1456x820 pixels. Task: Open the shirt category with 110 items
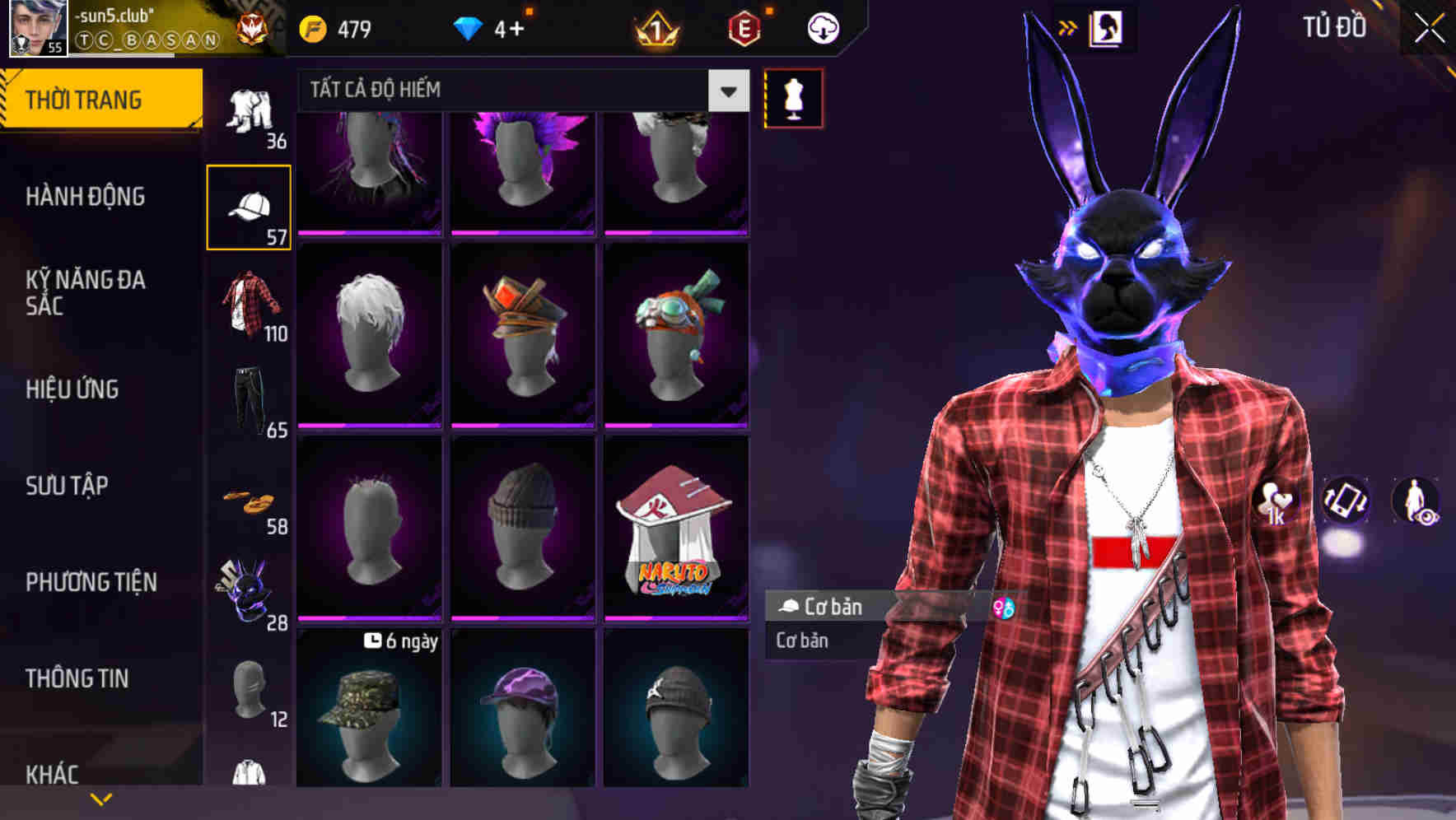coord(251,305)
